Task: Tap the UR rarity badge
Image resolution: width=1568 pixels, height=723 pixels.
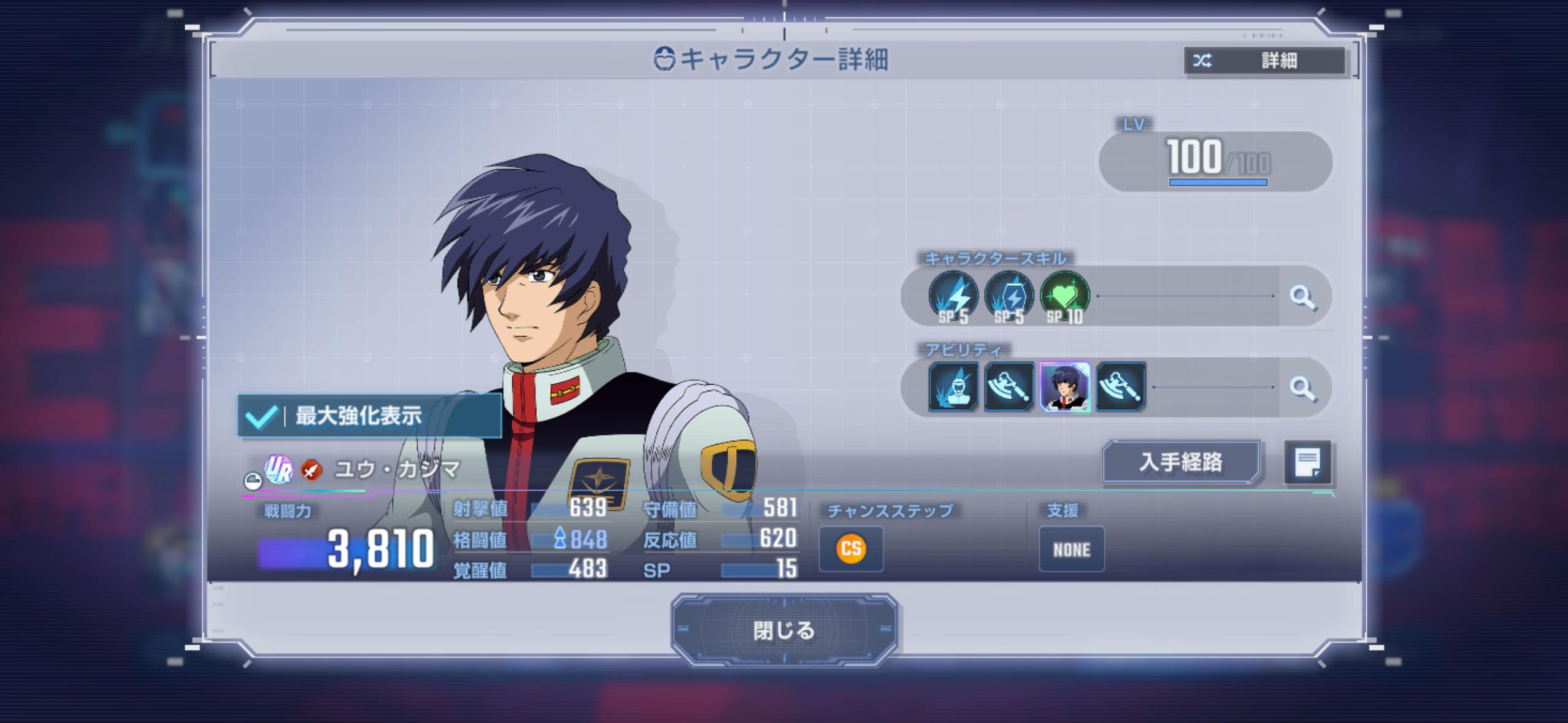Action: (279, 470)
